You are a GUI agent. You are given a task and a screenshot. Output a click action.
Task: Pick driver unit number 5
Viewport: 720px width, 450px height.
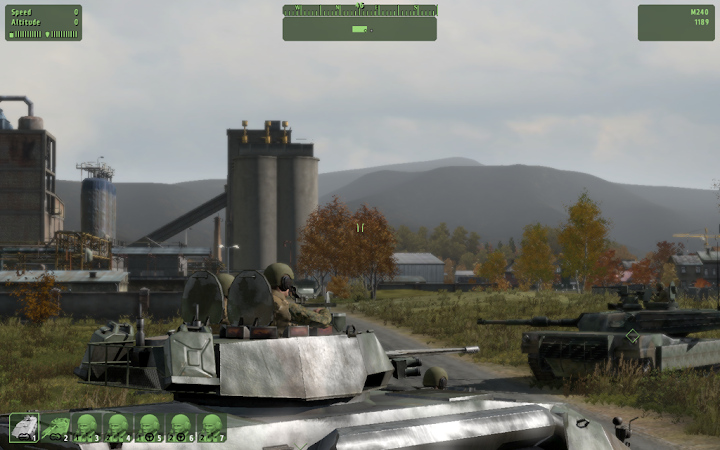coord(149,427)
